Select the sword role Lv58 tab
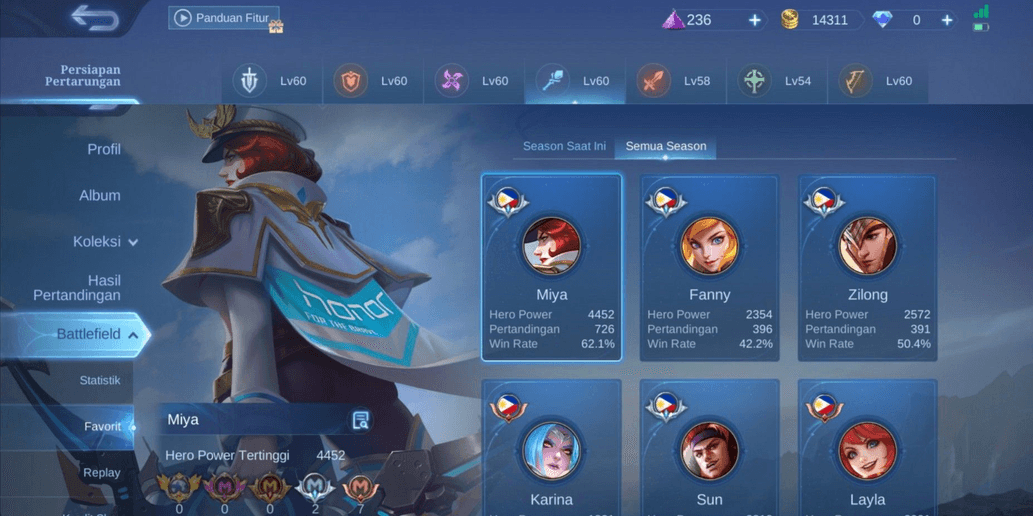The image size is (1033, 516). tap(675, 81)
